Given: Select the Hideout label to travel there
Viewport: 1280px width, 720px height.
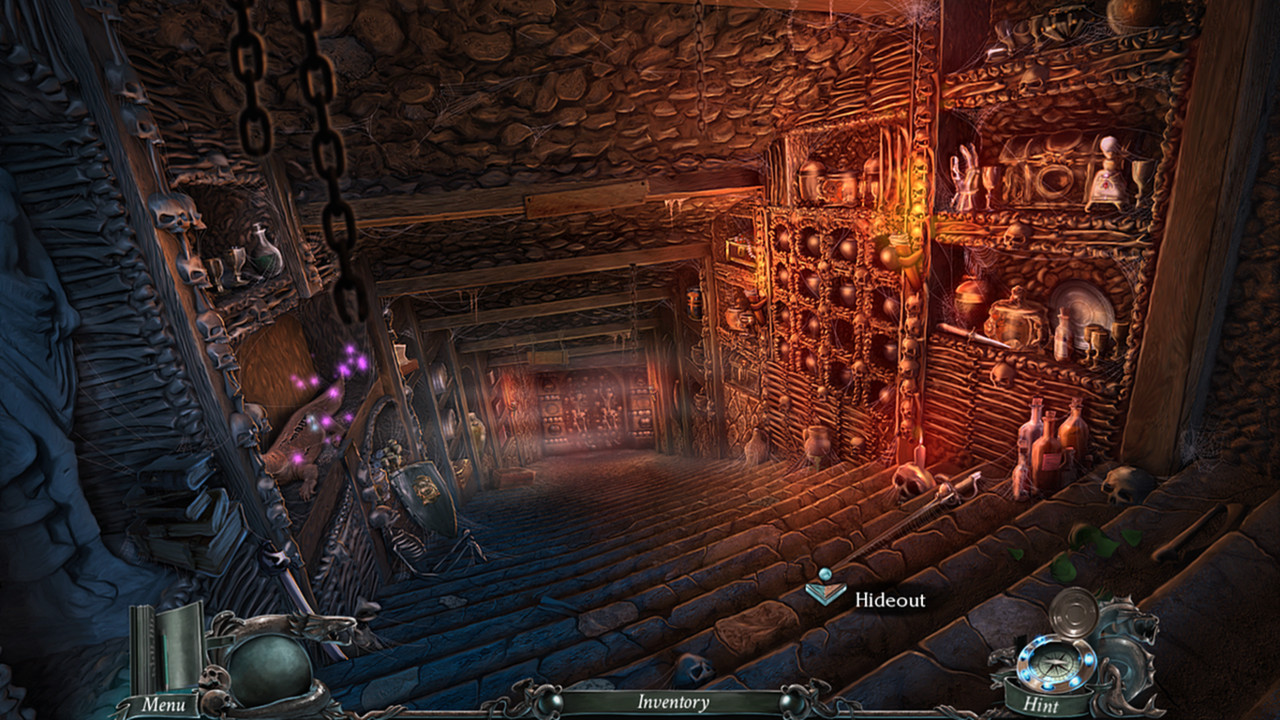Looking at the screenshot, I should [888, 601].
